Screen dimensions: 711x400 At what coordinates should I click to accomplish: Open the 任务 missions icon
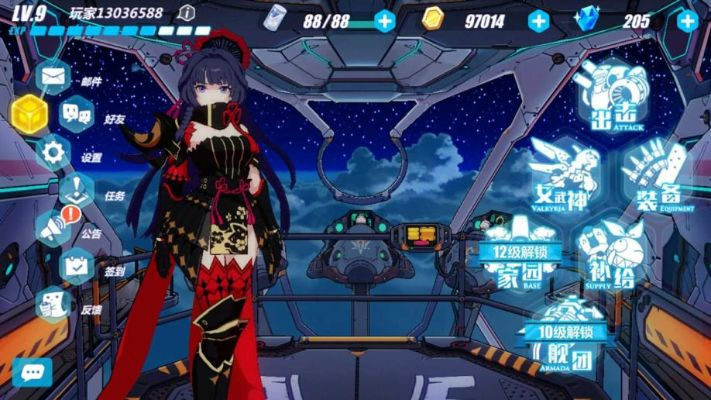click(77, 190)
